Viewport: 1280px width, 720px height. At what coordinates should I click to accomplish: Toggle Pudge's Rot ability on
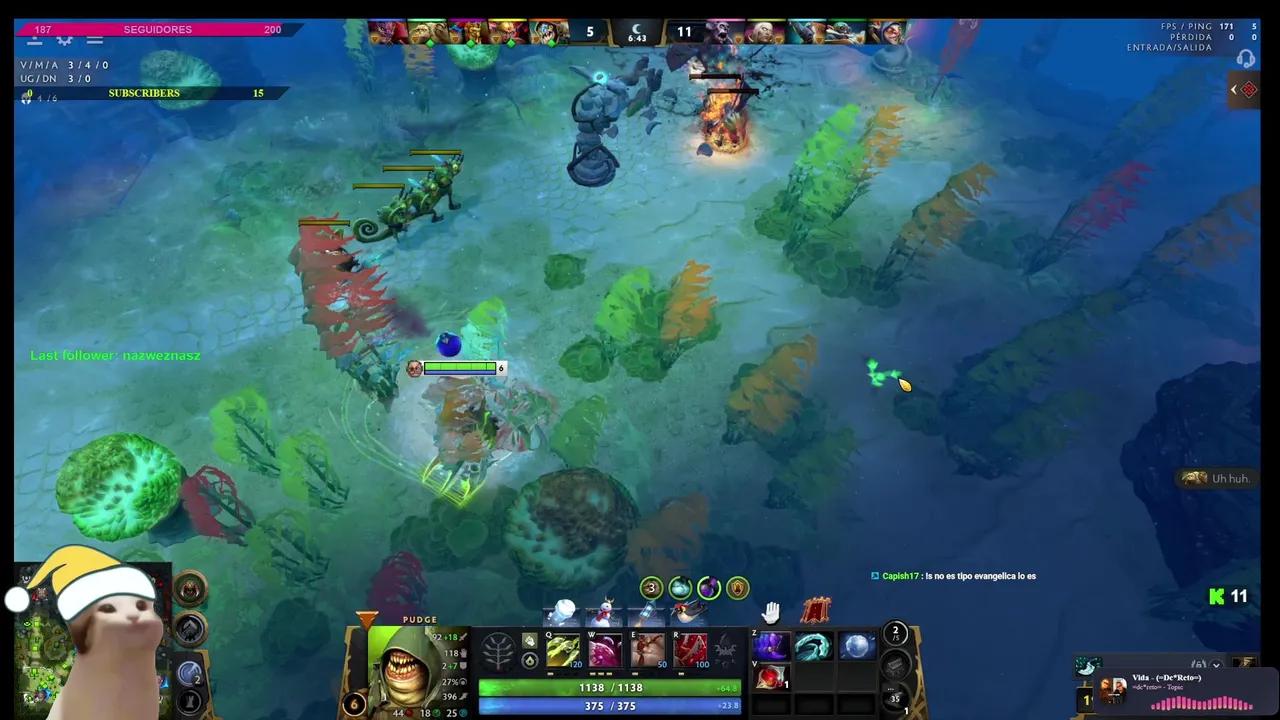605,650
